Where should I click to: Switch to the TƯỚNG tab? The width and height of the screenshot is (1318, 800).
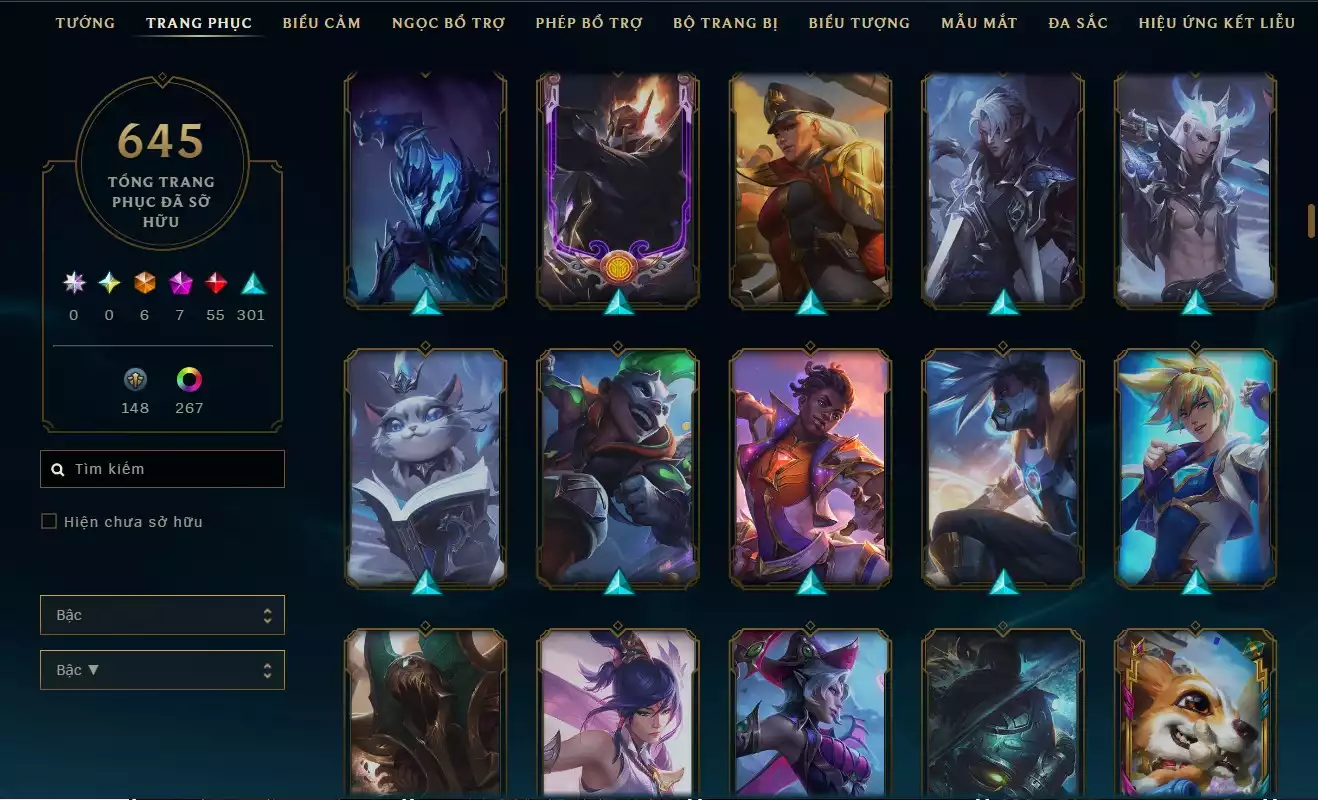86,22
